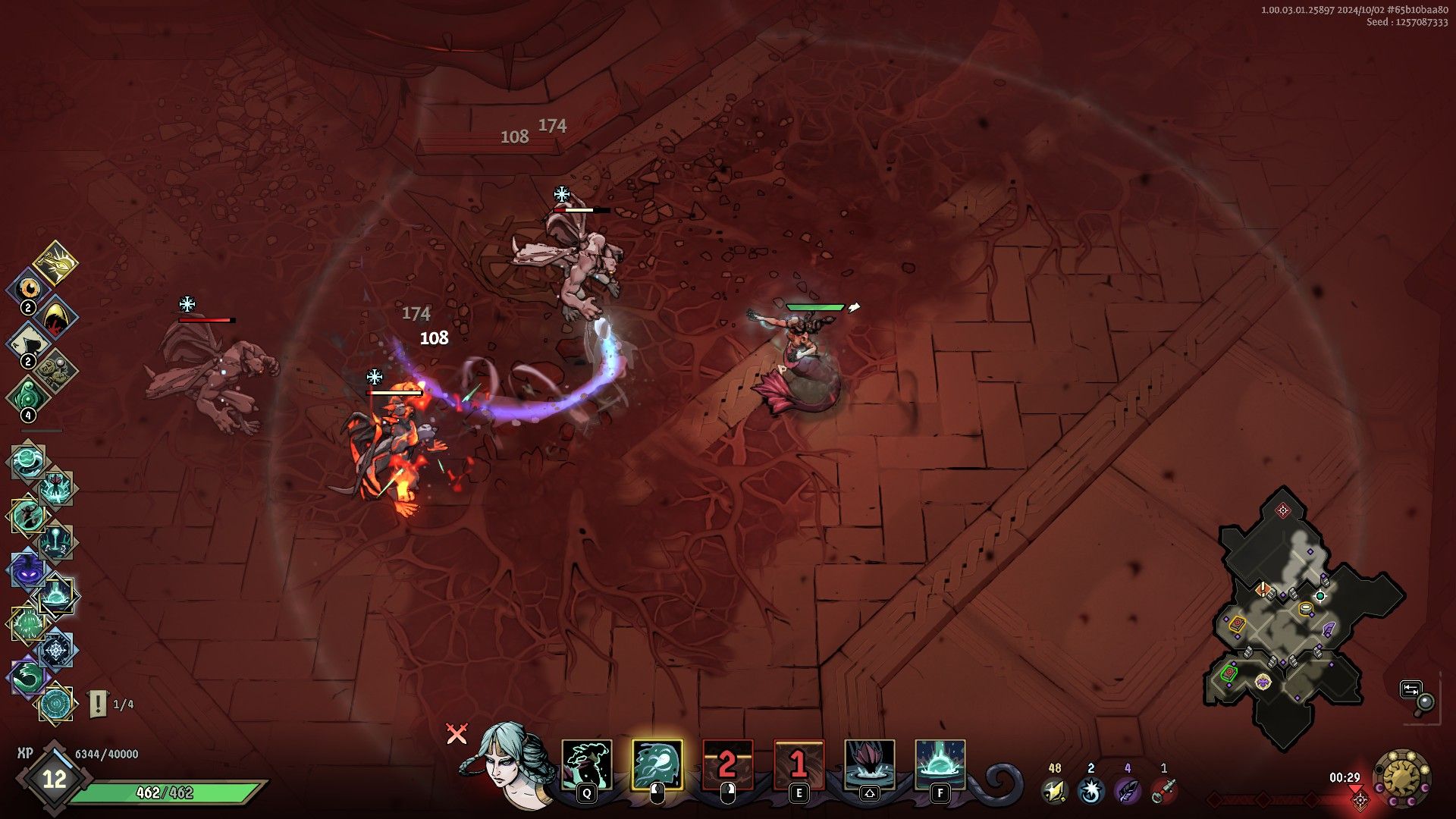This screenshot has height=819, width=1456.
Task: Activate the F glowing teal orb ability
Action: tap(940, 764)
